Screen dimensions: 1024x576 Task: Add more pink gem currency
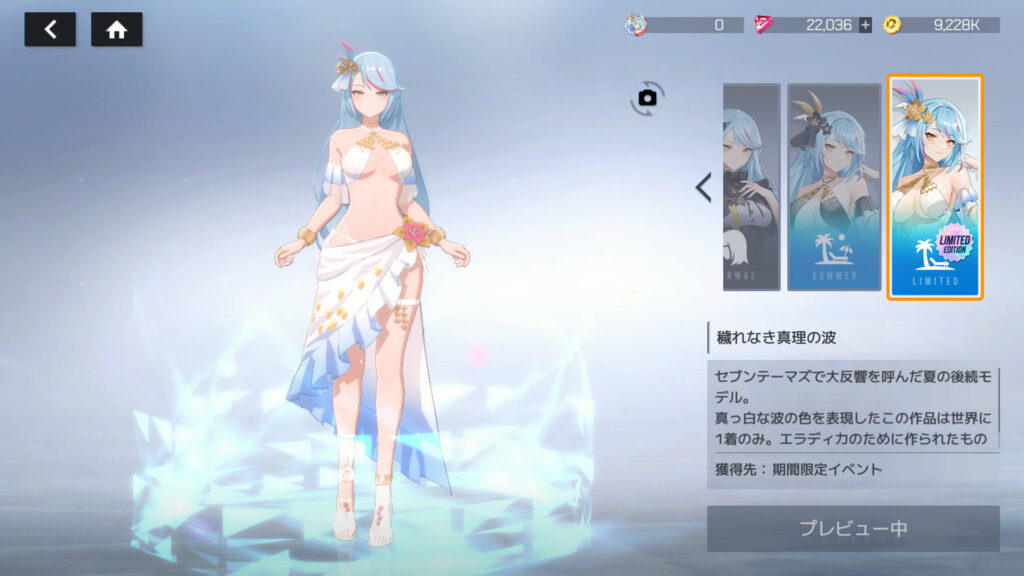coord(865,25)
